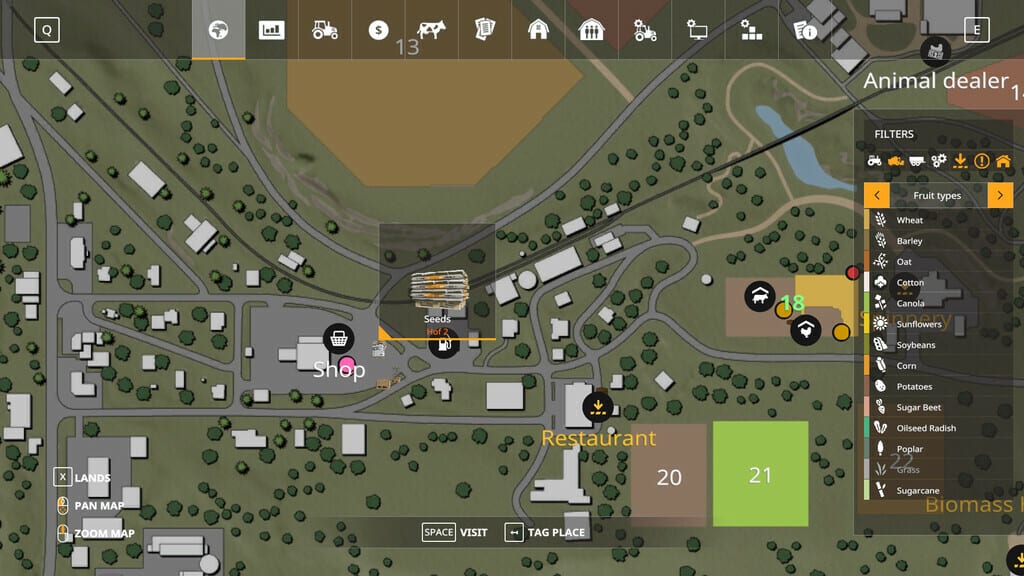This screenshot has height=576, width=1024.
Task: Switch to the vehicles tractor tab
Action: point(325,30)
